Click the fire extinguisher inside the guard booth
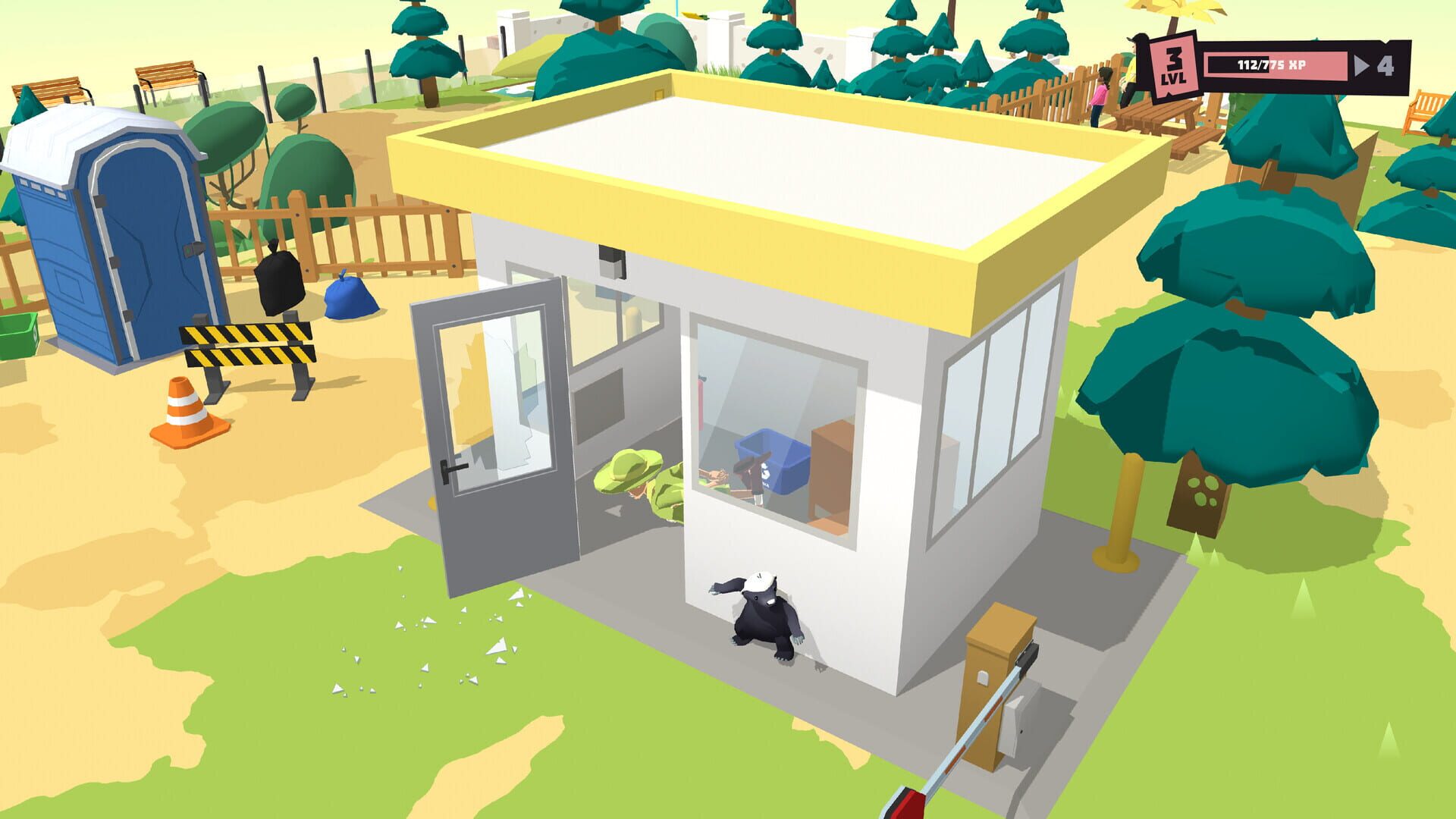 pyautogui.click(x=701, y=402)
